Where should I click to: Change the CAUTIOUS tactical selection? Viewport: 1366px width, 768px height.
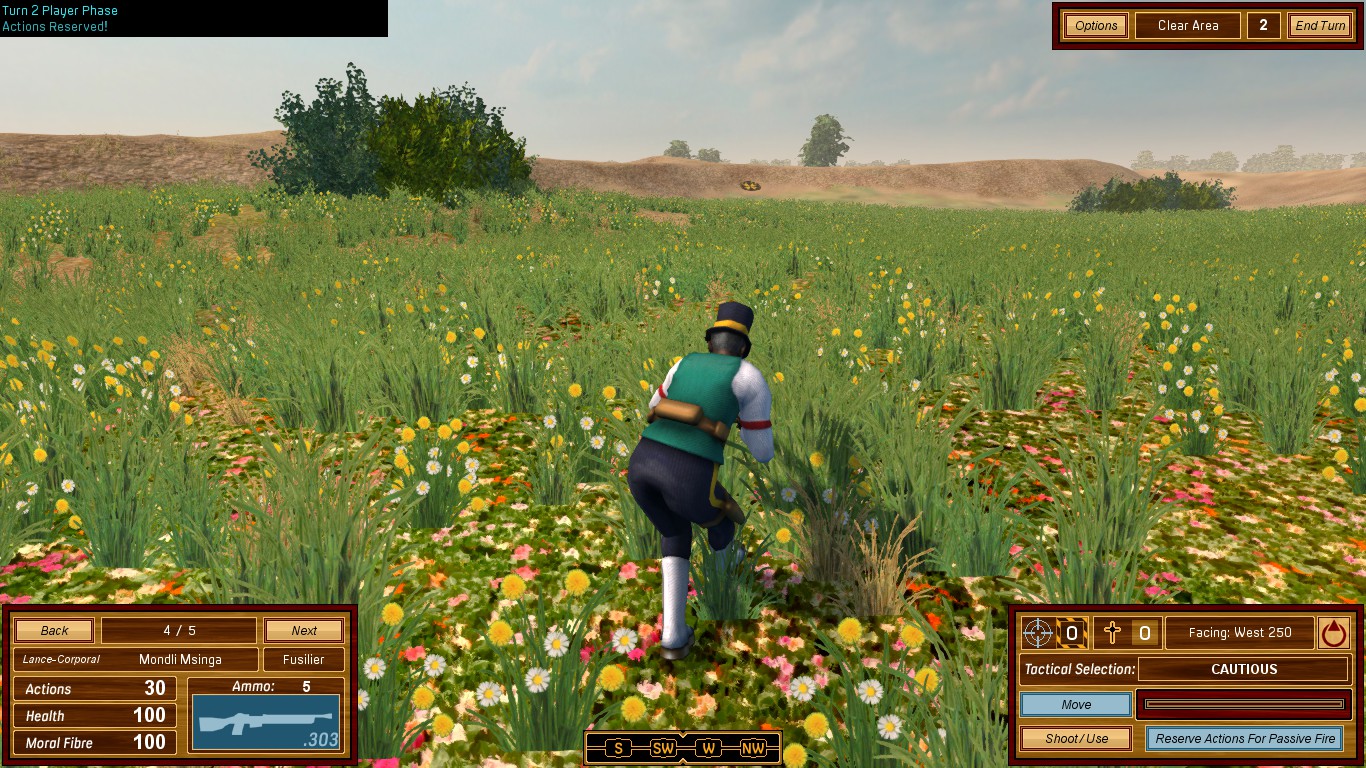tap(1244, 670)
